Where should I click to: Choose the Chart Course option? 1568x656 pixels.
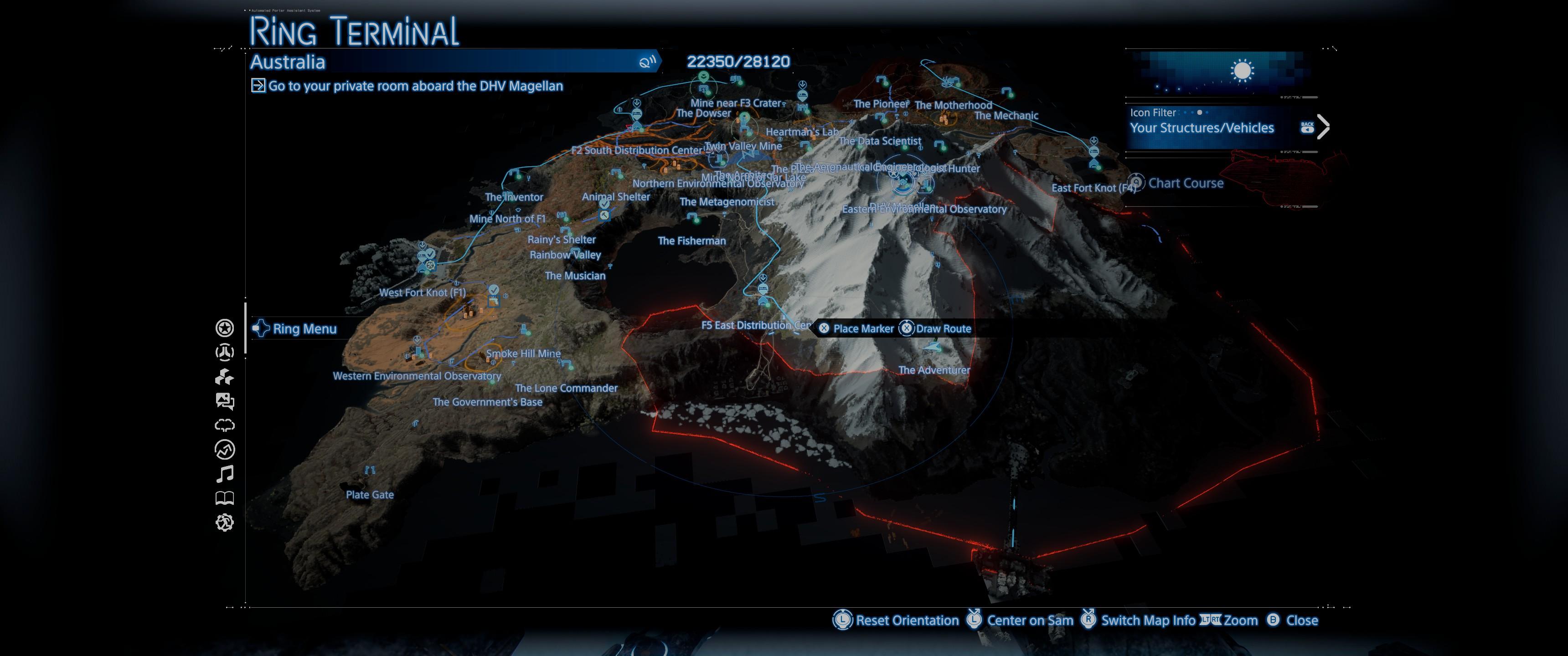[1185, 183]
